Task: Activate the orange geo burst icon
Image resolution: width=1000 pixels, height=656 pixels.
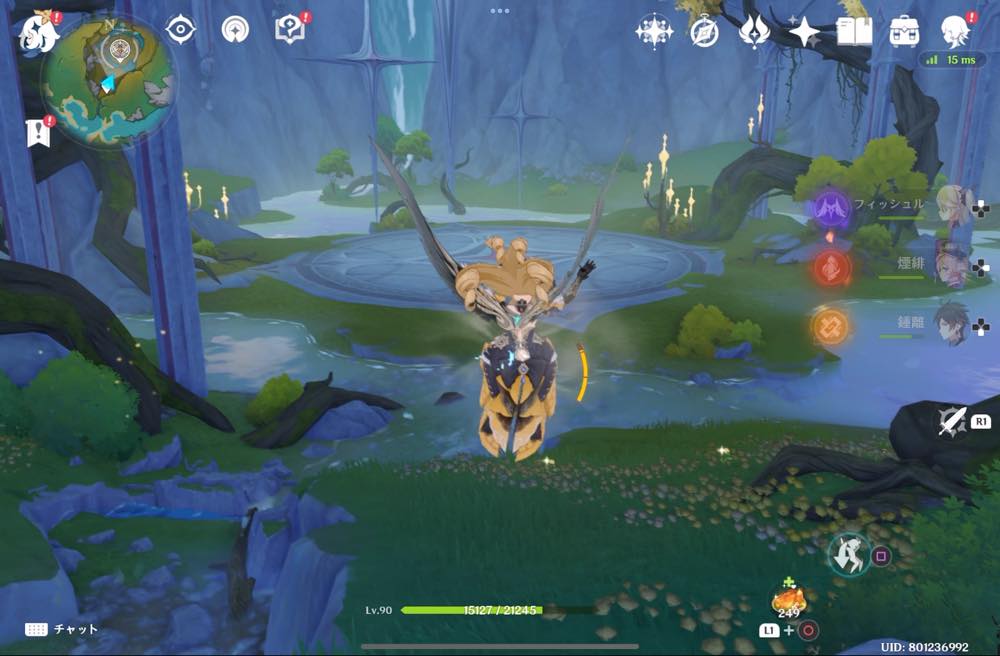Action: tap(830, 325)
